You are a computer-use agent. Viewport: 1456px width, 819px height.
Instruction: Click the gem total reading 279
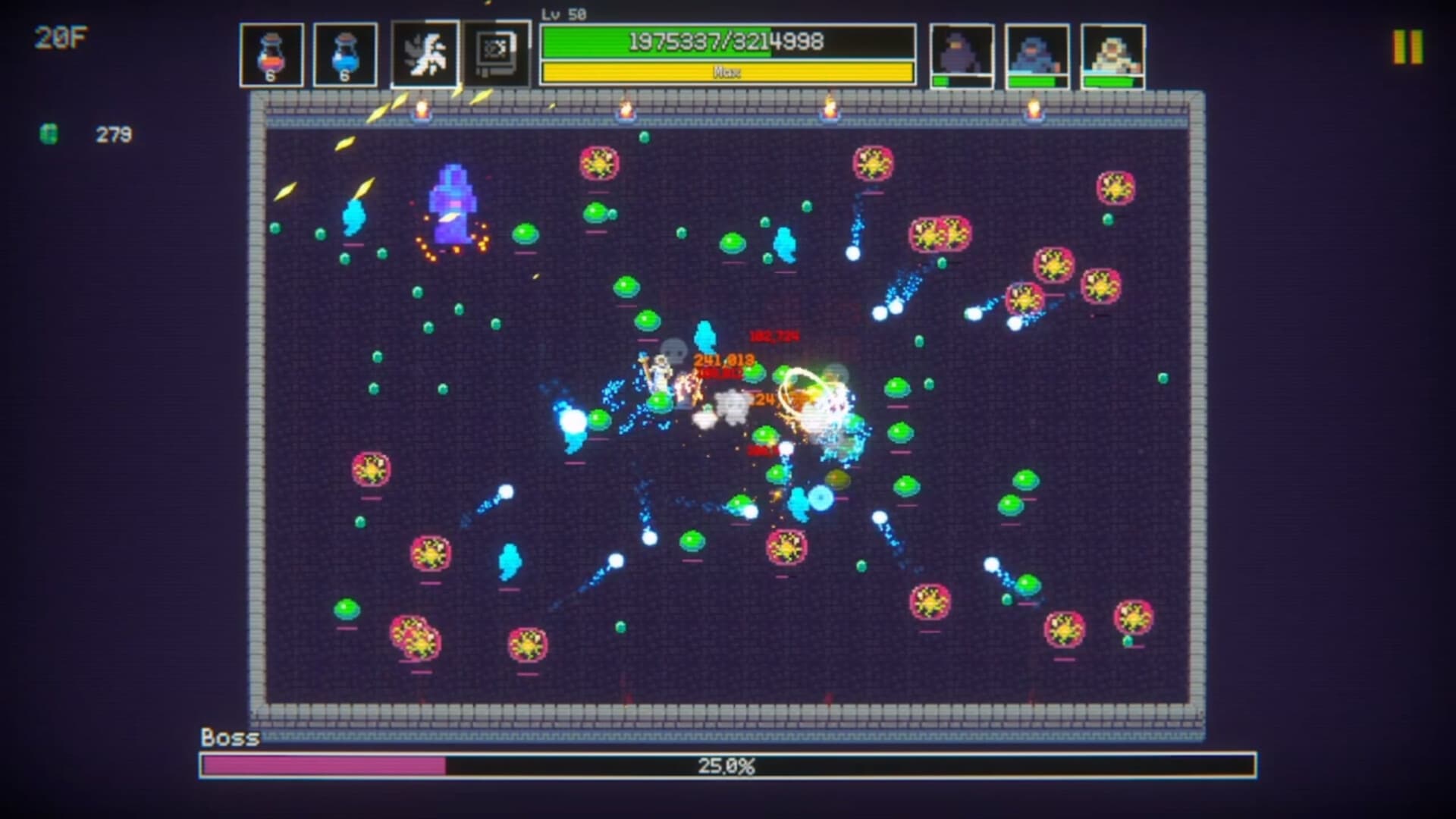click(x=112, y=135)
